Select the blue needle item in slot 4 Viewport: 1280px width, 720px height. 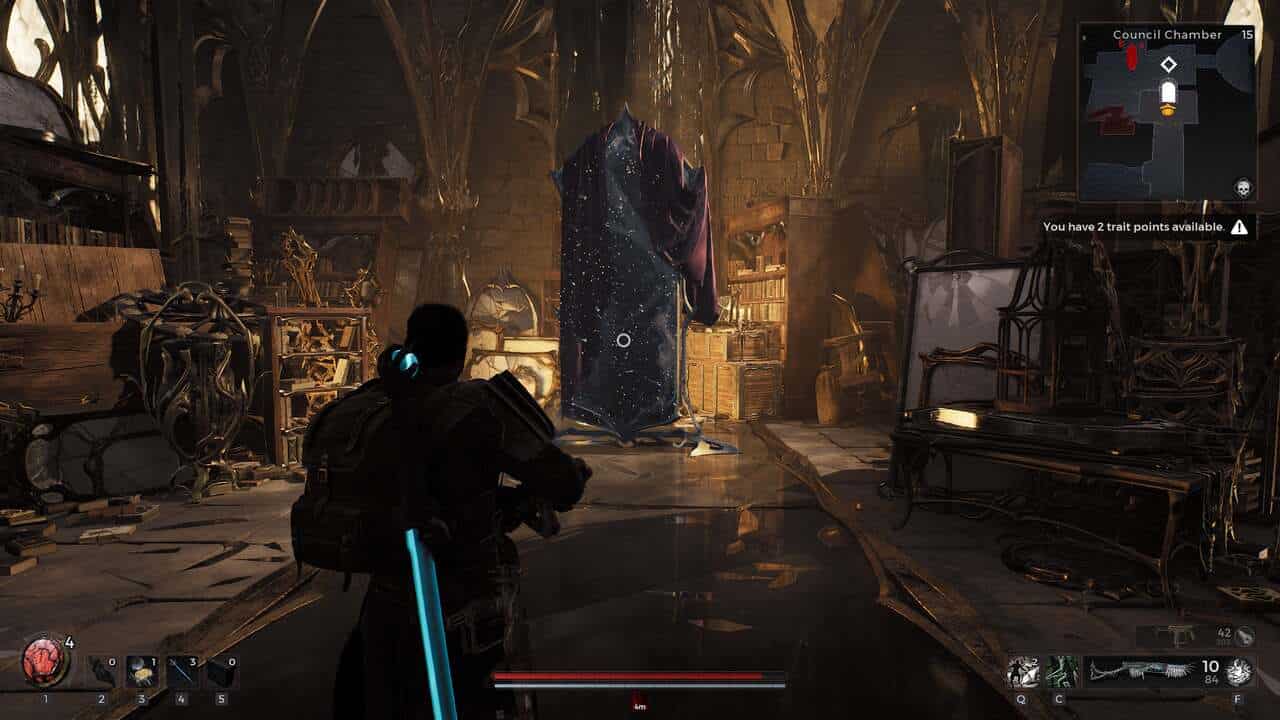(181, 671)
